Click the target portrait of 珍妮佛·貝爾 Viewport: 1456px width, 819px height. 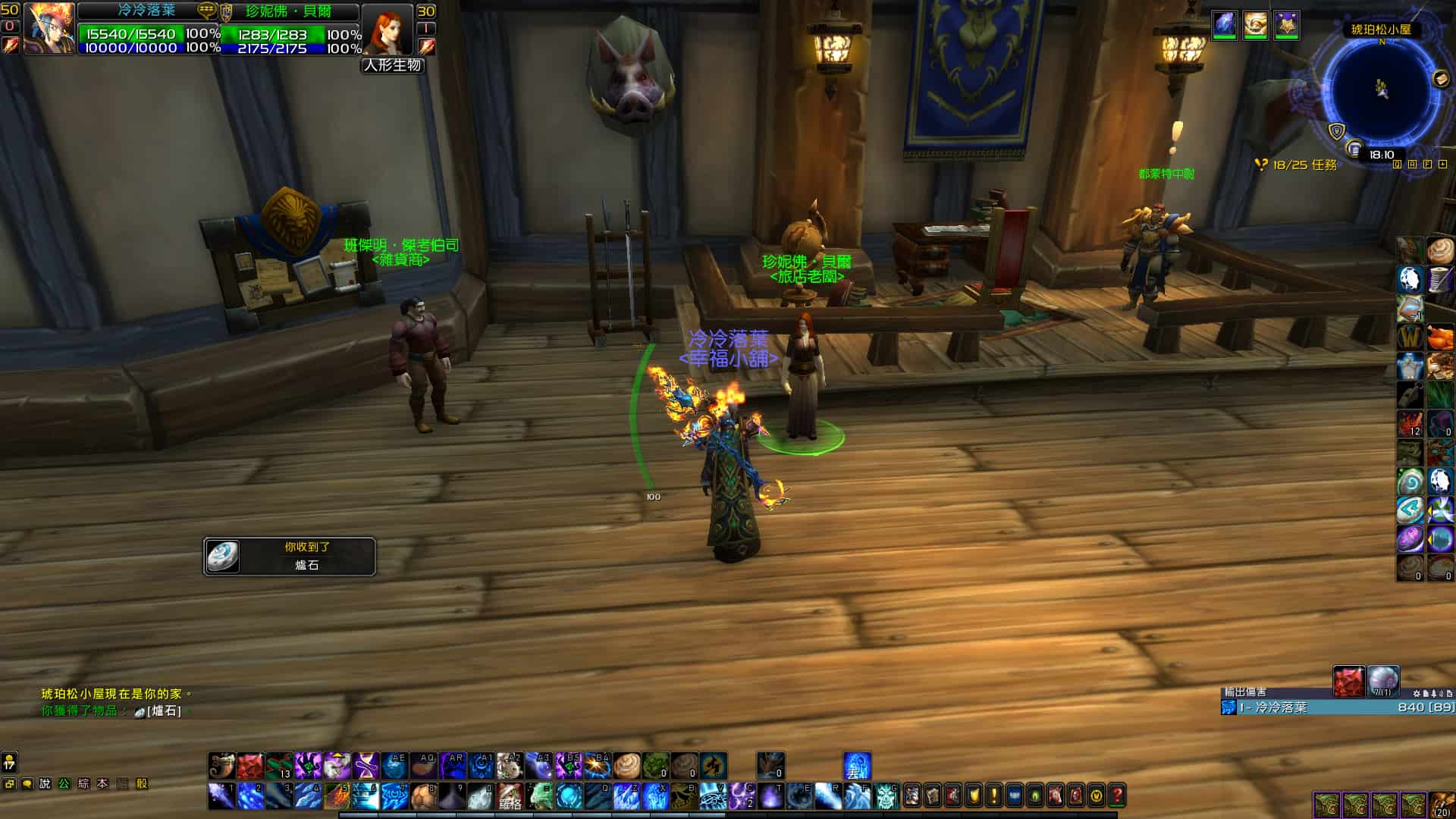pyautogui.click(x=388, y=29)
